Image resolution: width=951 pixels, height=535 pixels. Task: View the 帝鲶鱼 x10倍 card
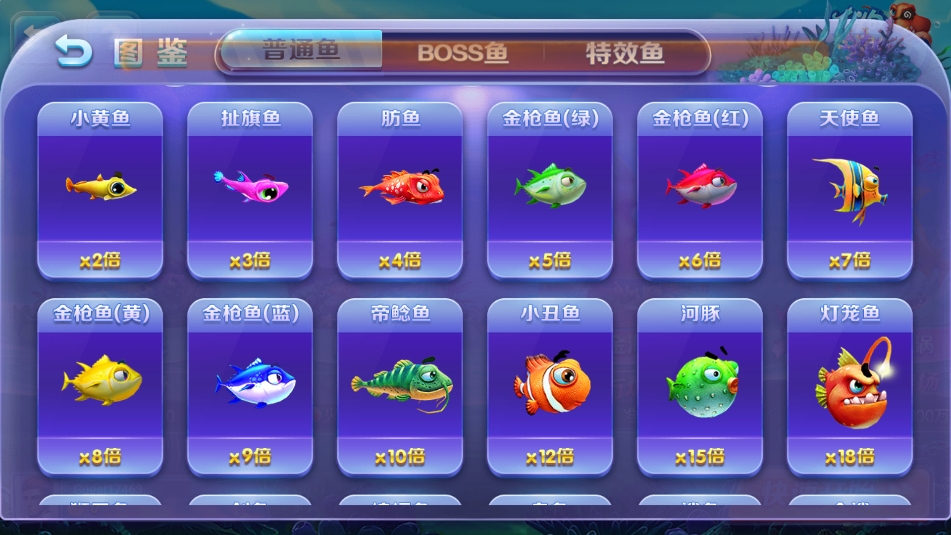[400, 386]
